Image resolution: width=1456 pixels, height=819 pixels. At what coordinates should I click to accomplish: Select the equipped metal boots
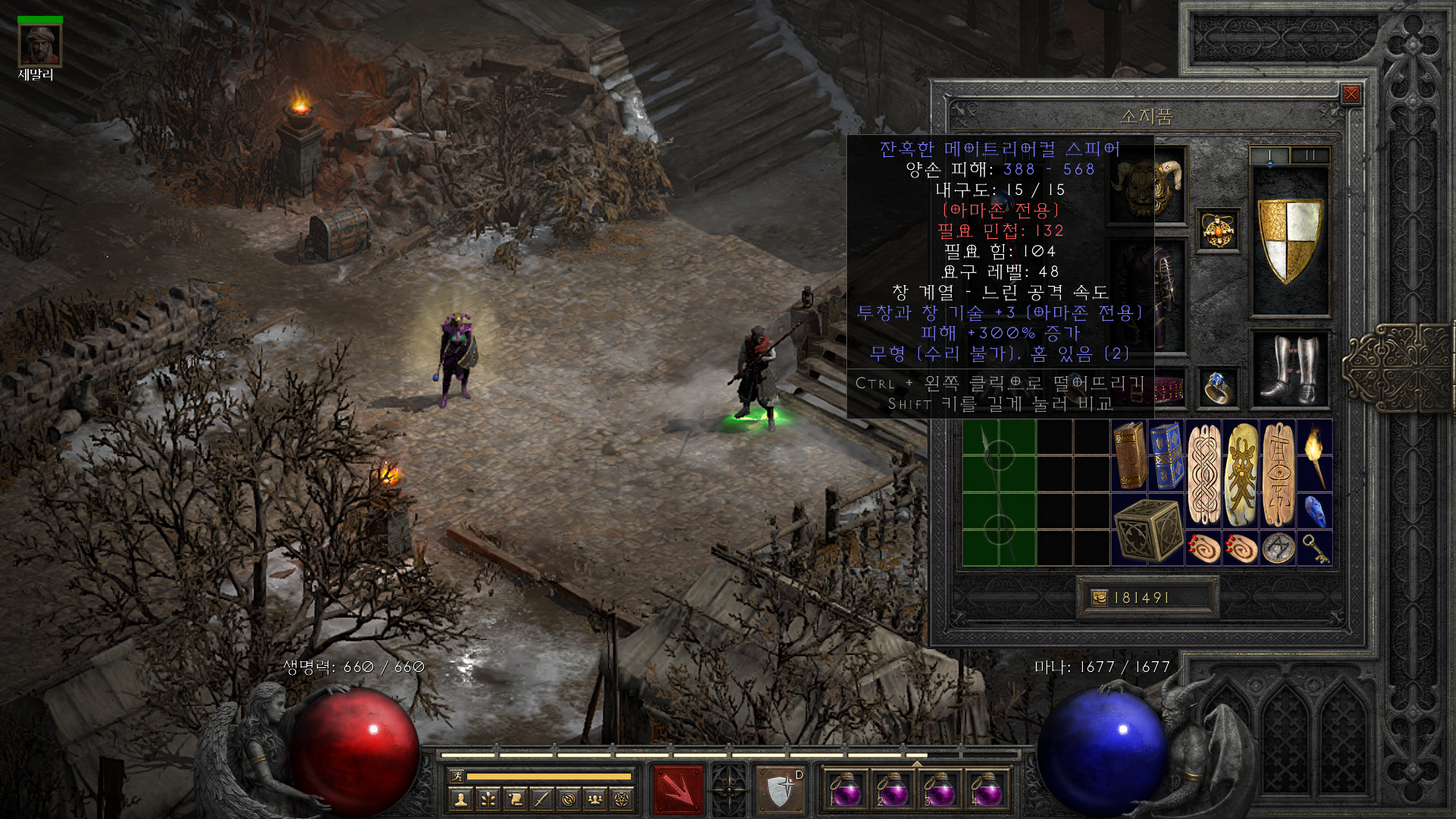[1290, 370]
